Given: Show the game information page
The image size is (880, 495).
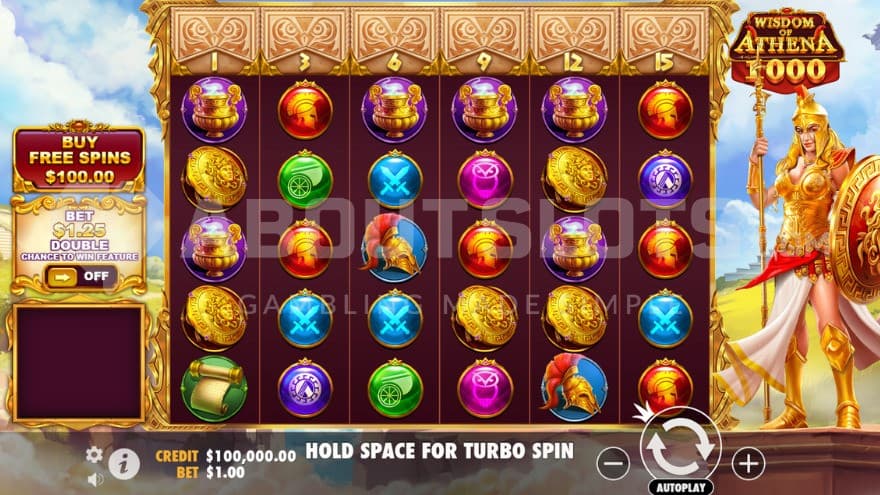Looking at the screenshot, I should point(124,462).
